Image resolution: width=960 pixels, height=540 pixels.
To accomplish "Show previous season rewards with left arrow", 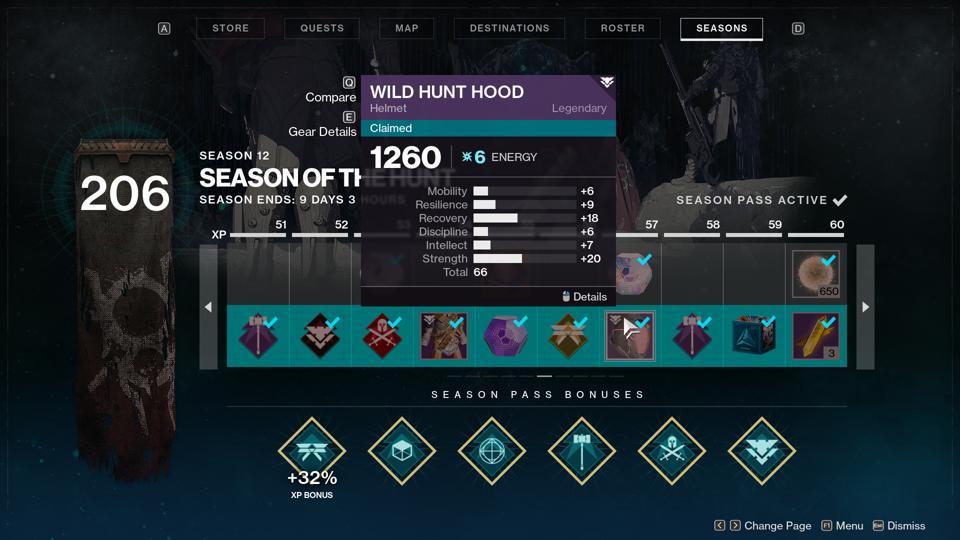I will [208, 307].
